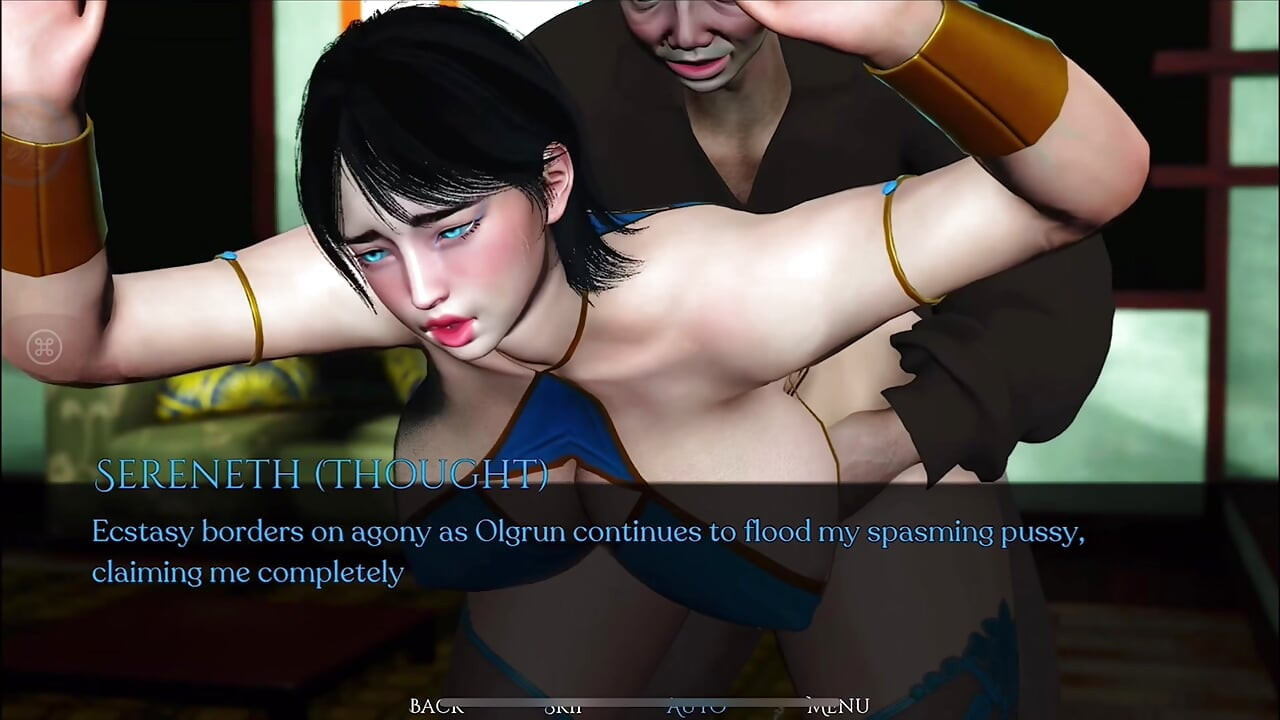
Task: Choose BACK from the quick menu strip
Action: [x=435, y=706]
